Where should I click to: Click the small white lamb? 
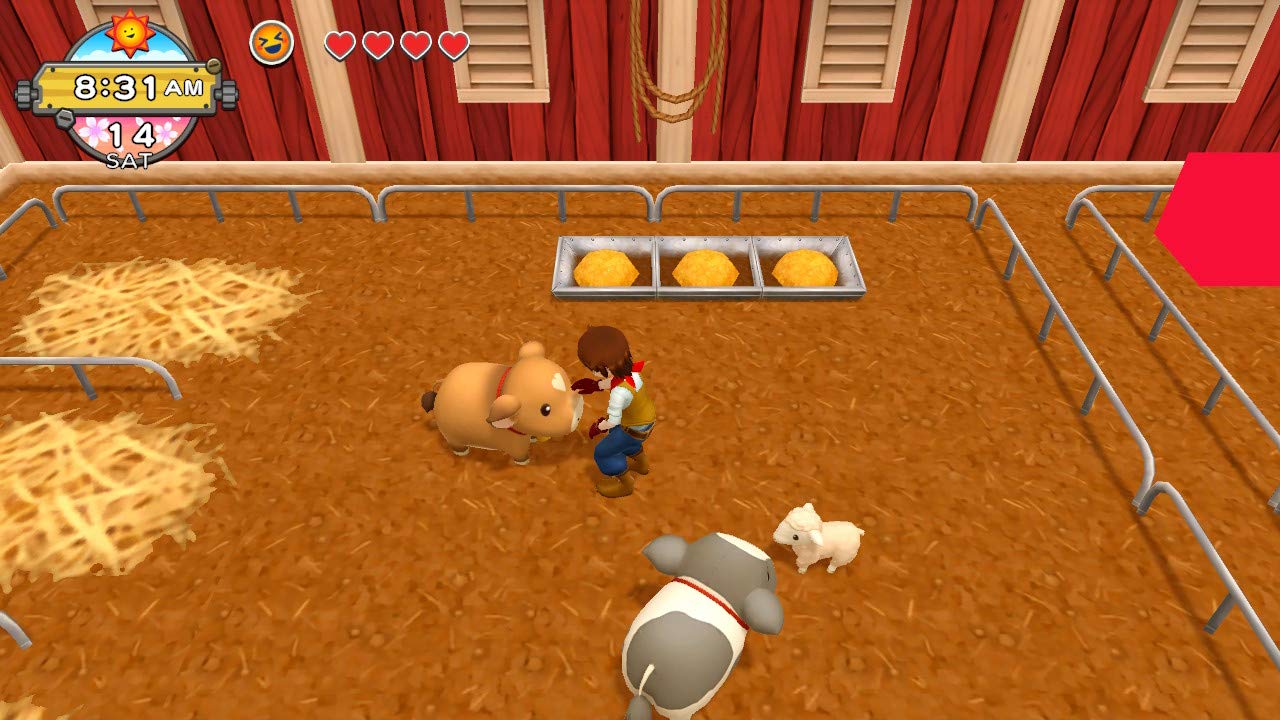pyautogui.click(x=816, y=540)
